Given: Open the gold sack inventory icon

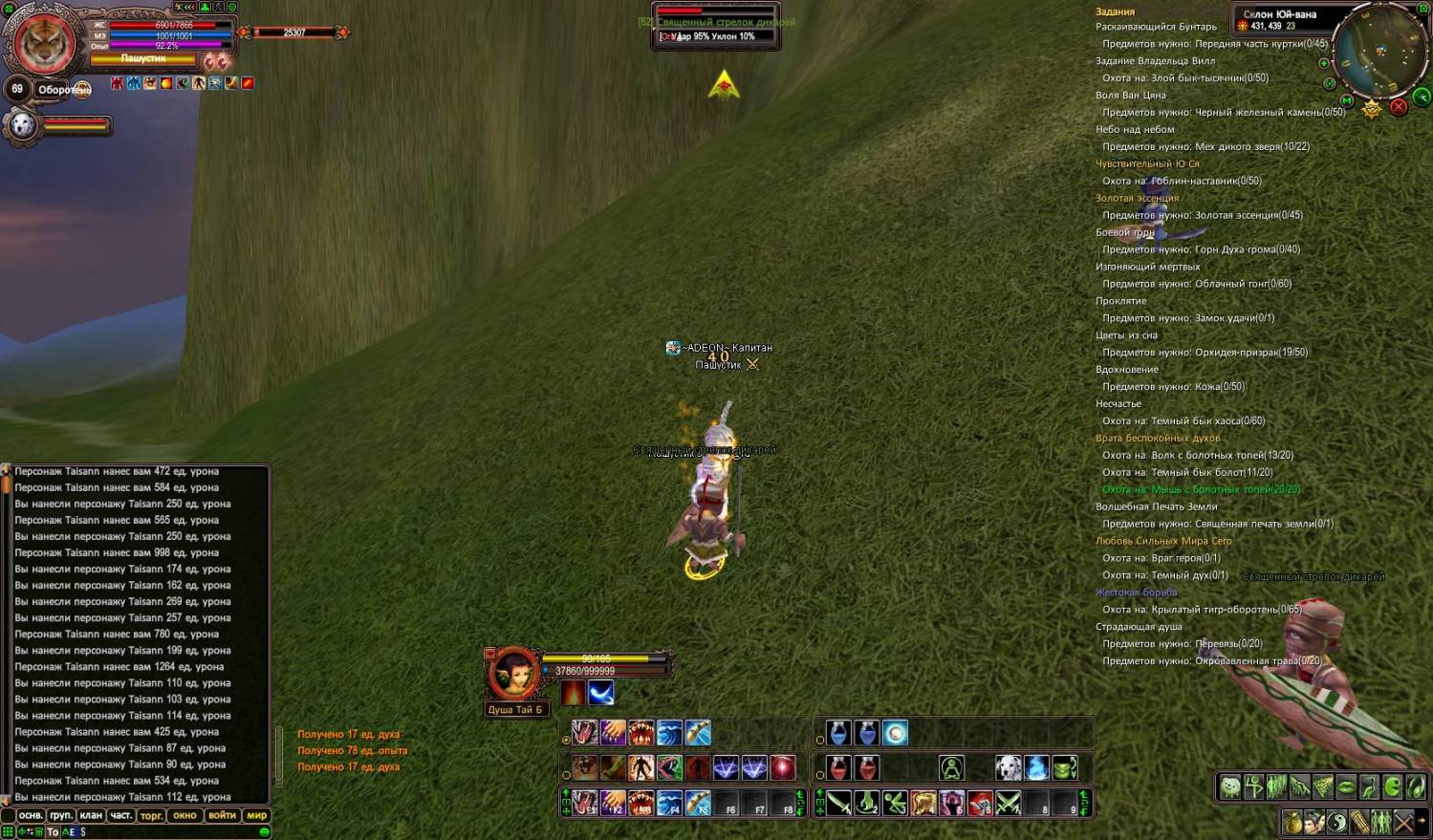Looking at the screenshot, I should 1292,822.
